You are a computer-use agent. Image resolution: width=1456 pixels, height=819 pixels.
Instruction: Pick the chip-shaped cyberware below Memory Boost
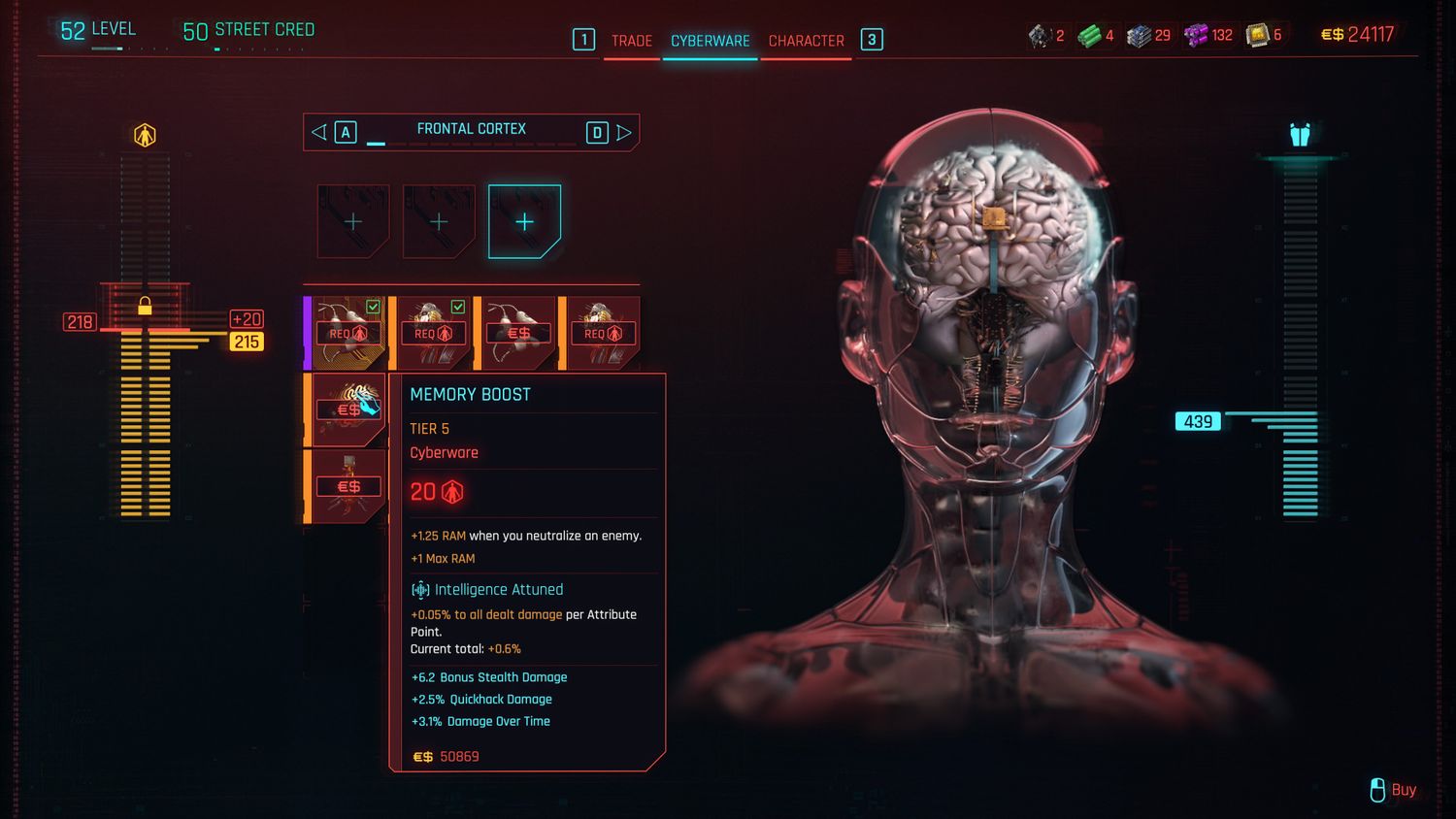pyautogui.click(x=348, y=485)
